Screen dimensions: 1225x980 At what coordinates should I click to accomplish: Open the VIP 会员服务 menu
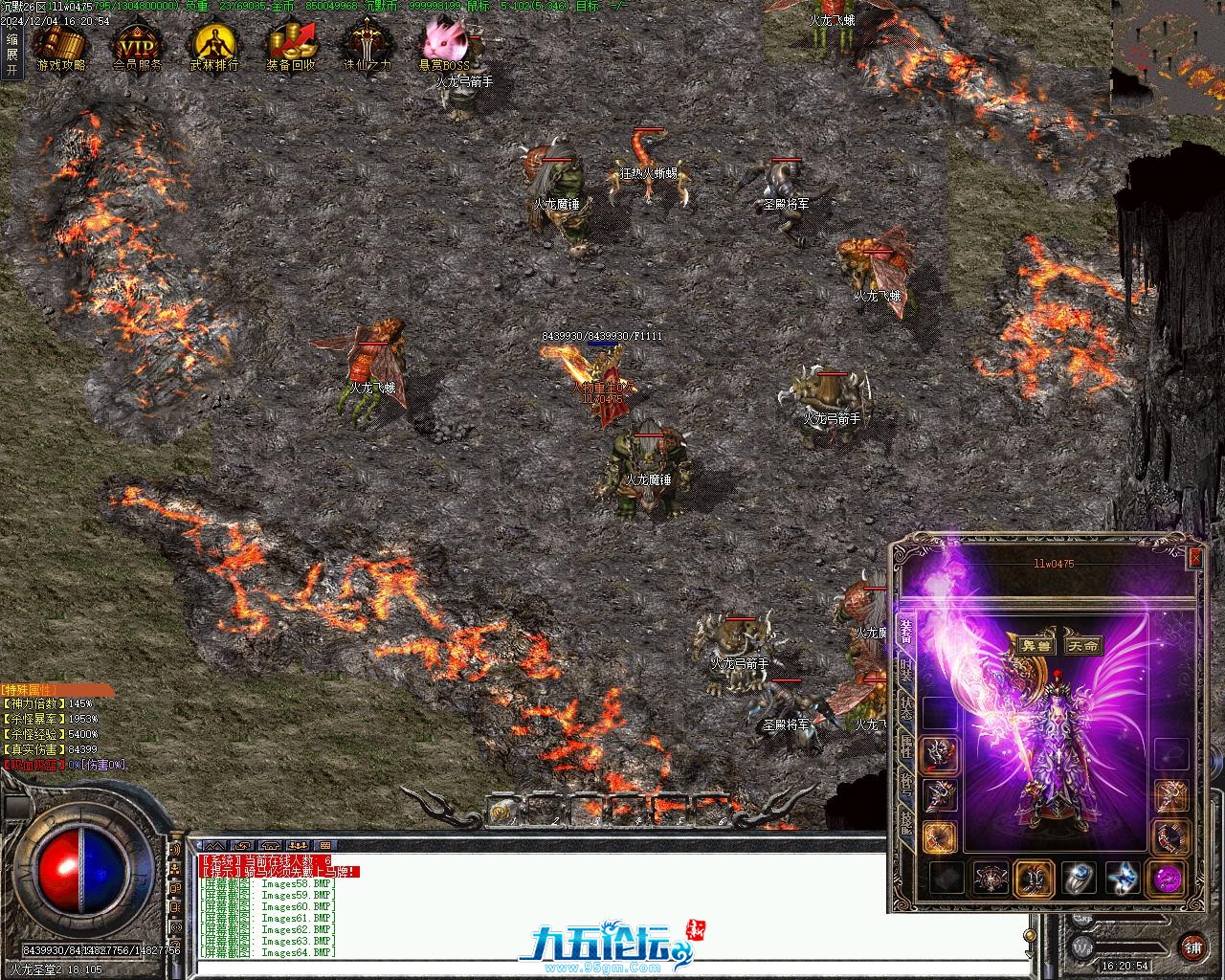[x=137, y=46]
